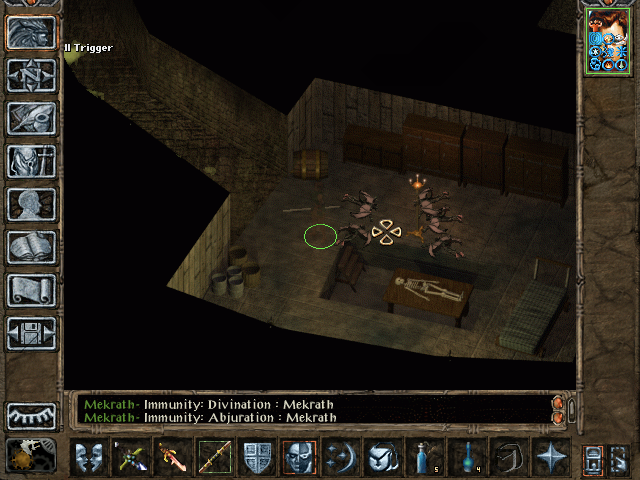
Task: Open the area map screen
Action: [31, 75]
